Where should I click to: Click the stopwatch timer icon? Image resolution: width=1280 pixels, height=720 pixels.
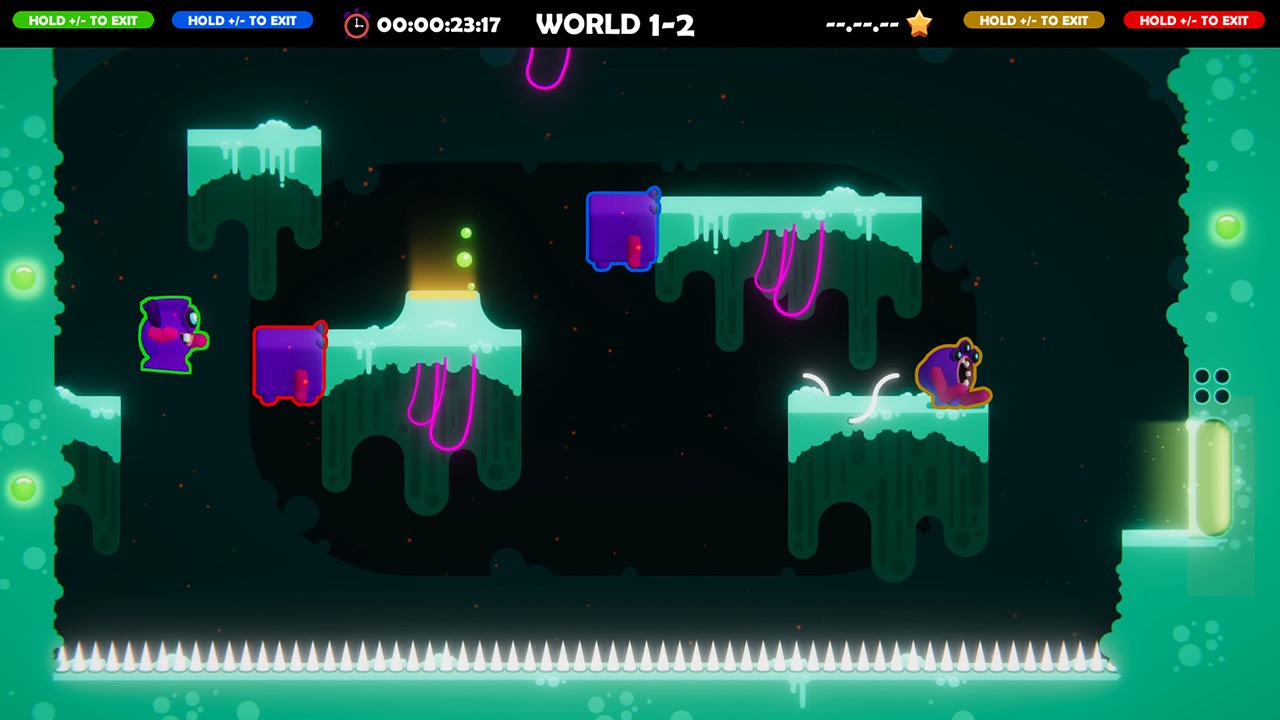[358, 21]
